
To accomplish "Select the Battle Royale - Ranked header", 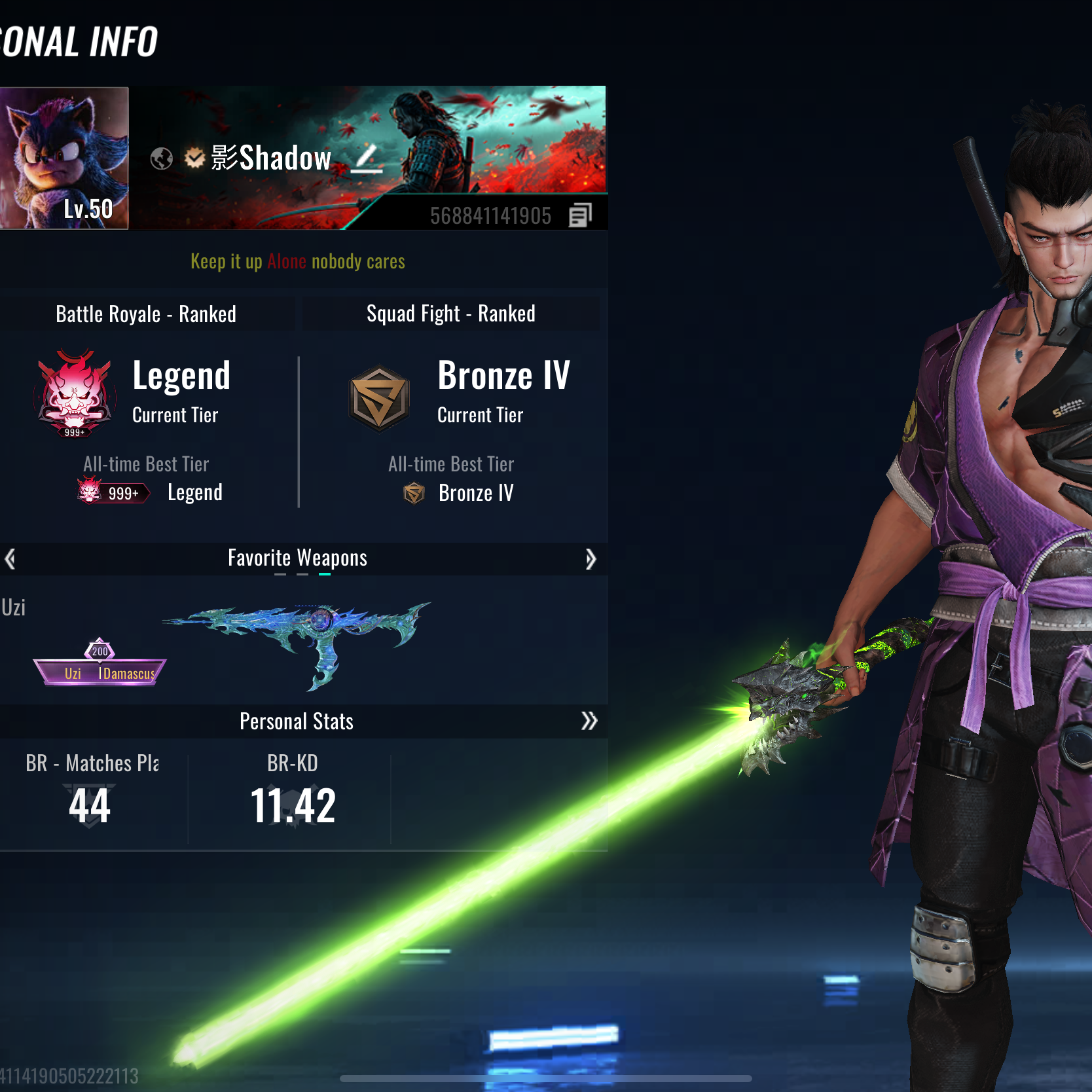I will (146, 314).
